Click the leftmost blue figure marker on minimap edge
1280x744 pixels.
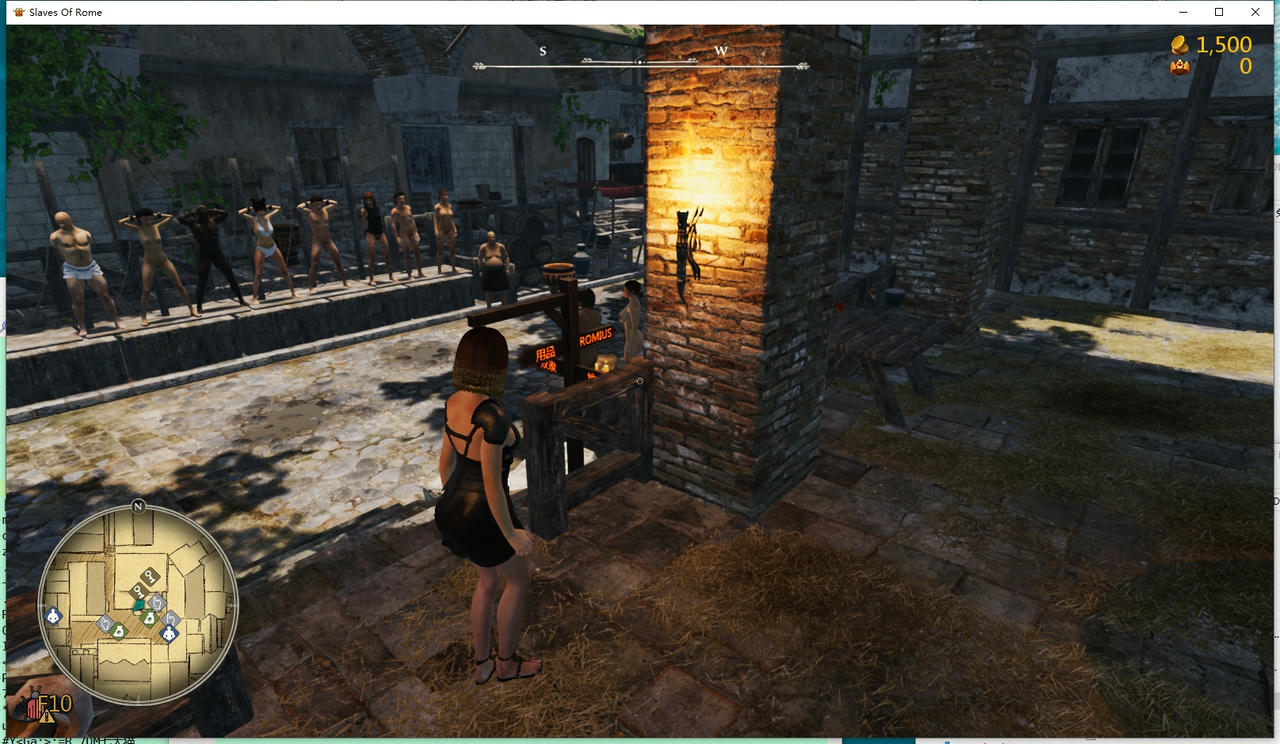coord(53,616)
